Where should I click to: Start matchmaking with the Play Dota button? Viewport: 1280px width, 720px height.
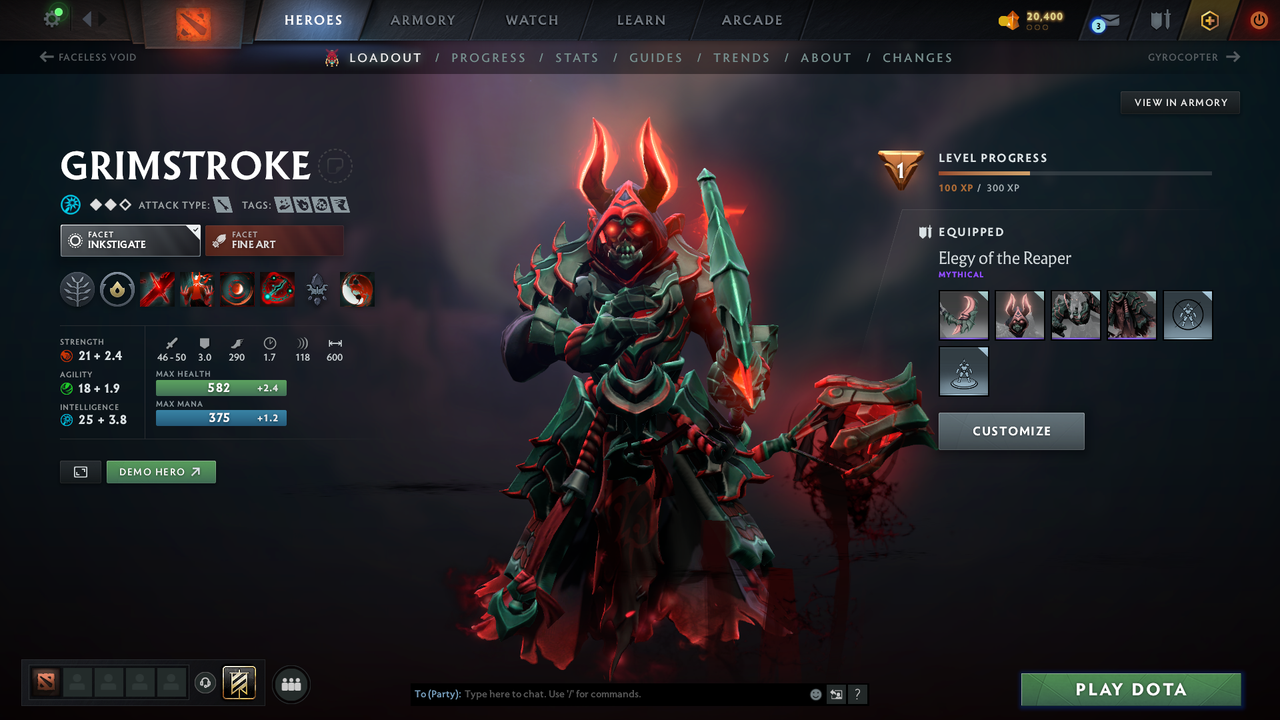tap(1130, 690)
